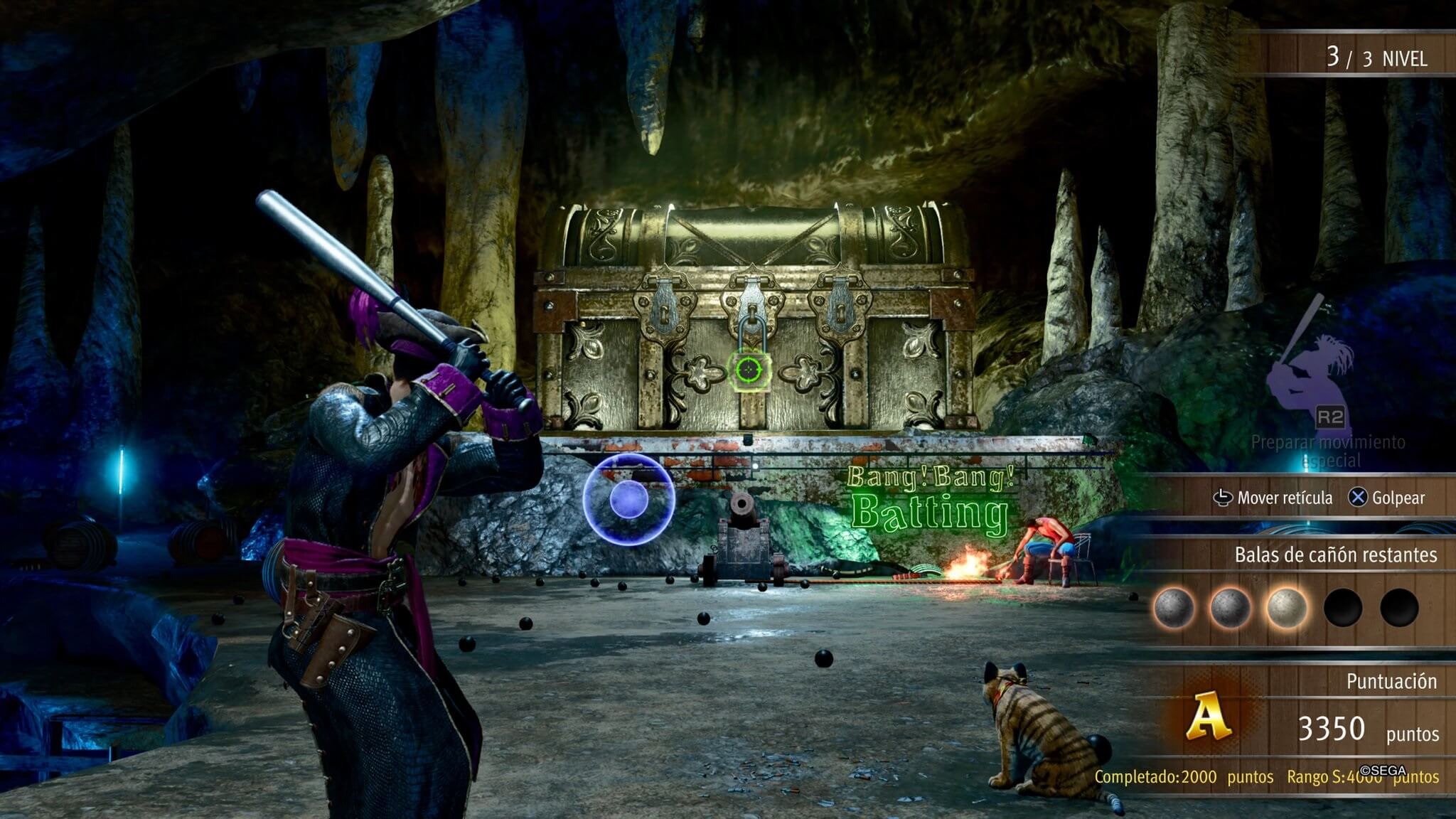Viewport: 1456px width, 819px height.
Task: Select the green target marker on the padlock
Action: click(x=749, y=369)
